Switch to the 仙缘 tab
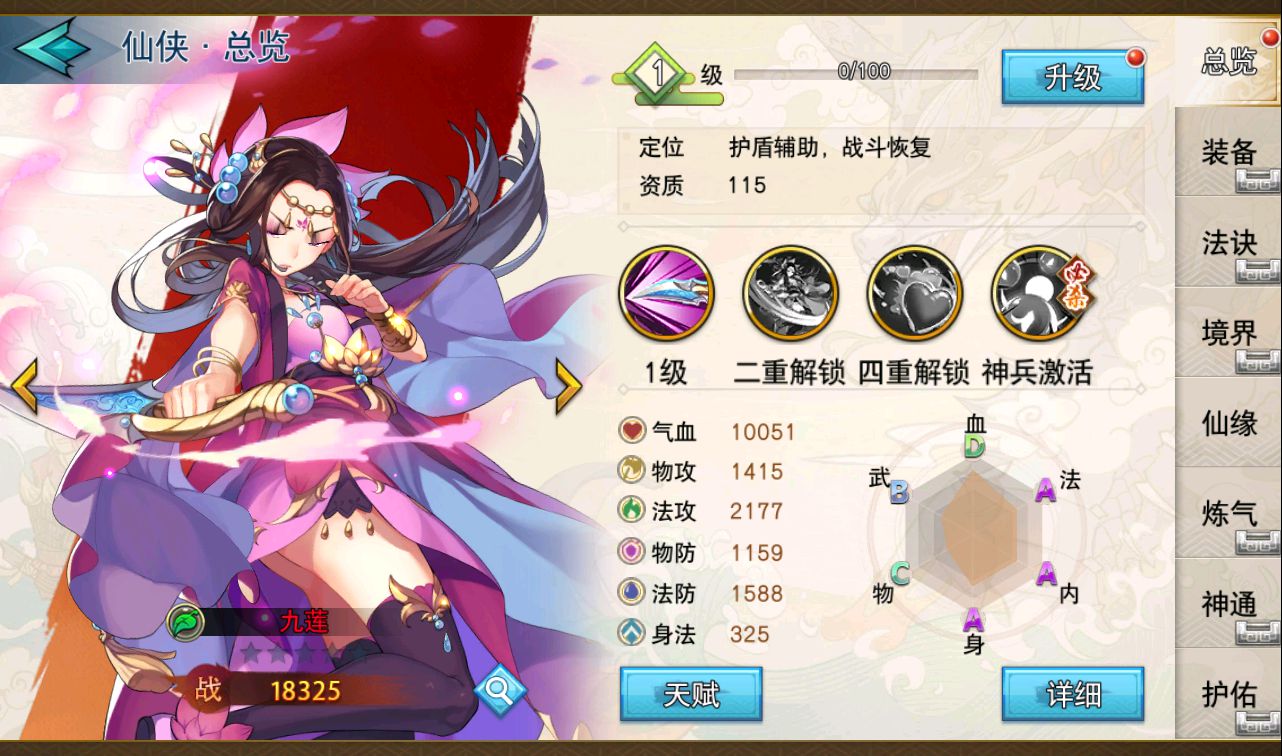Image resolution: width=1282 pixels, height=756 pixels. tap(1228, 423)
